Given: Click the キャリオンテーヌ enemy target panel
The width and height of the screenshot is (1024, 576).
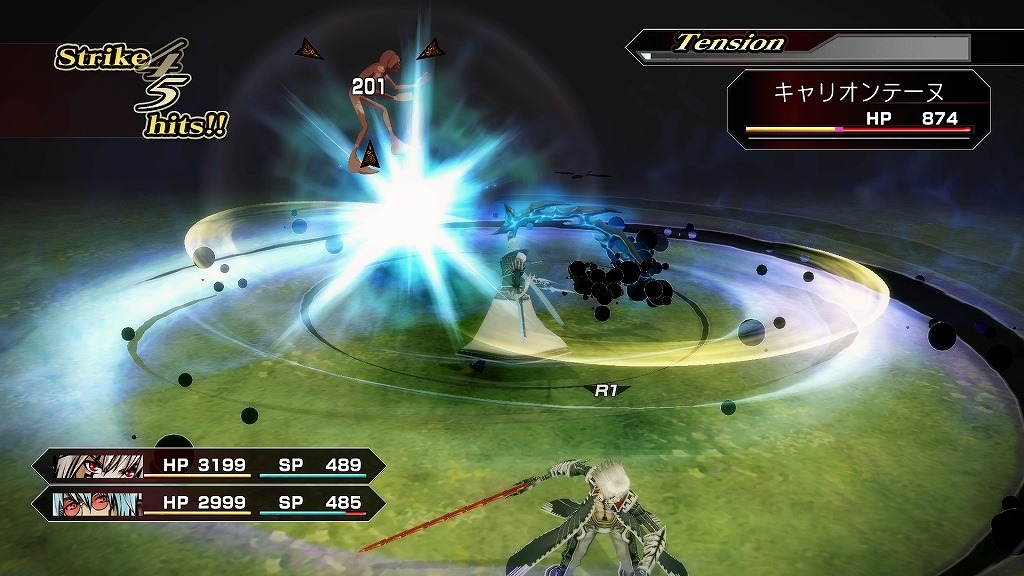Looking at the screenshot, I should (x=858, y=109).
